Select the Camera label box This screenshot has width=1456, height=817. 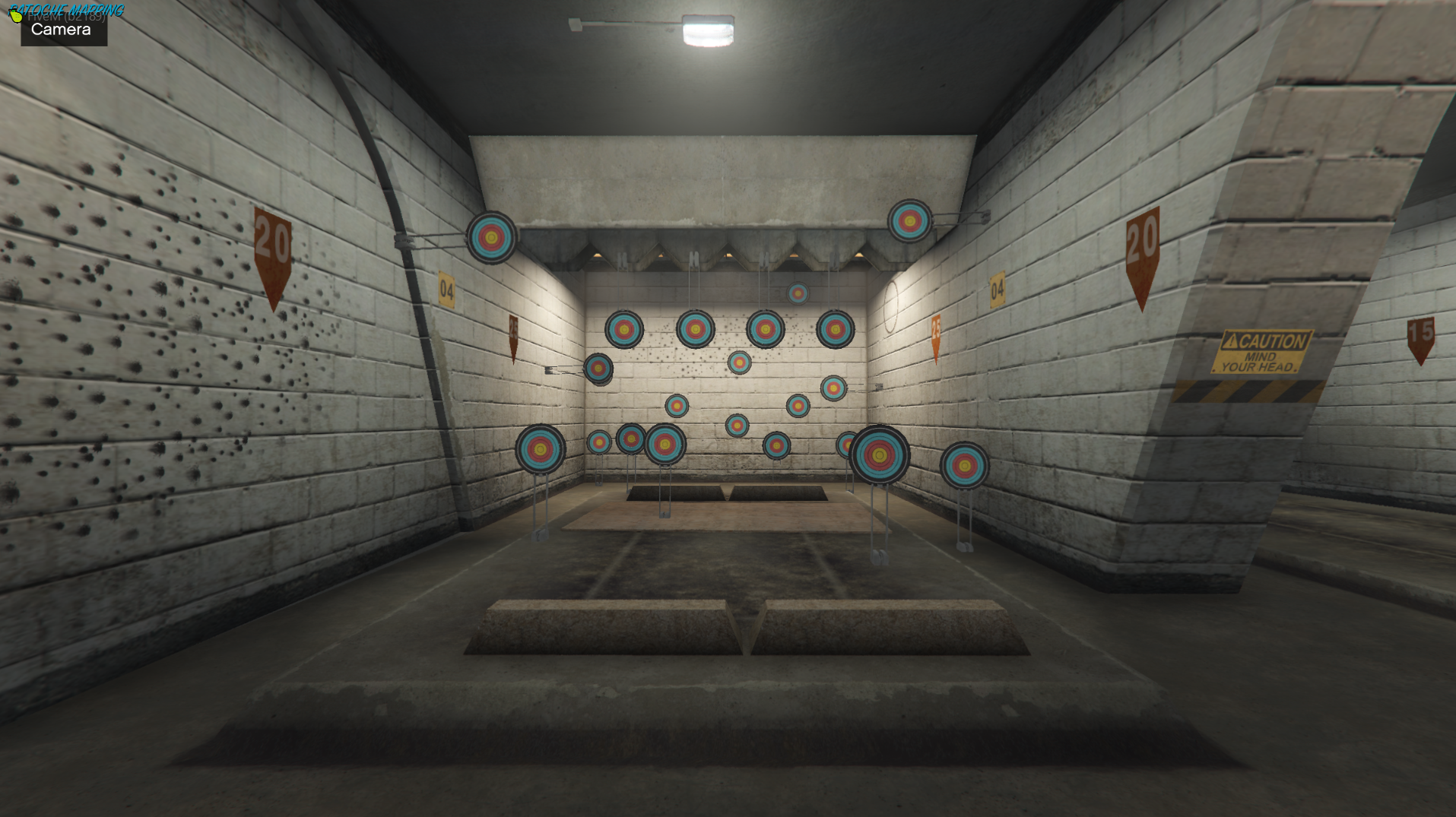pos(63,30)
